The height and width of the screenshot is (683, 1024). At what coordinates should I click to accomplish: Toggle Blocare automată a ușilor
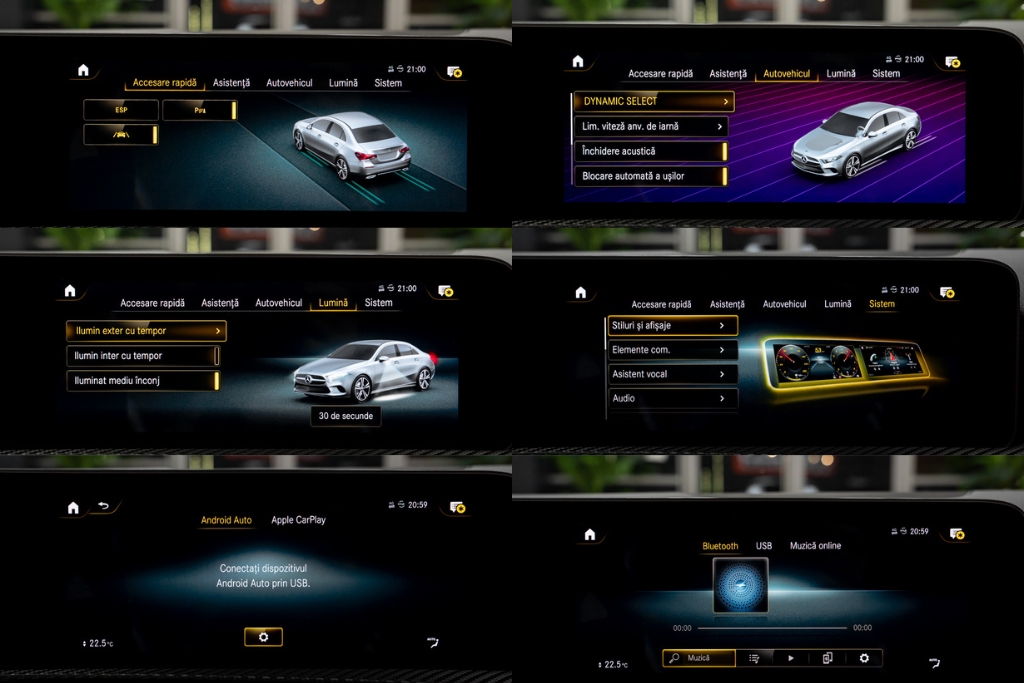pyautogui.click(x=650, y=176)
